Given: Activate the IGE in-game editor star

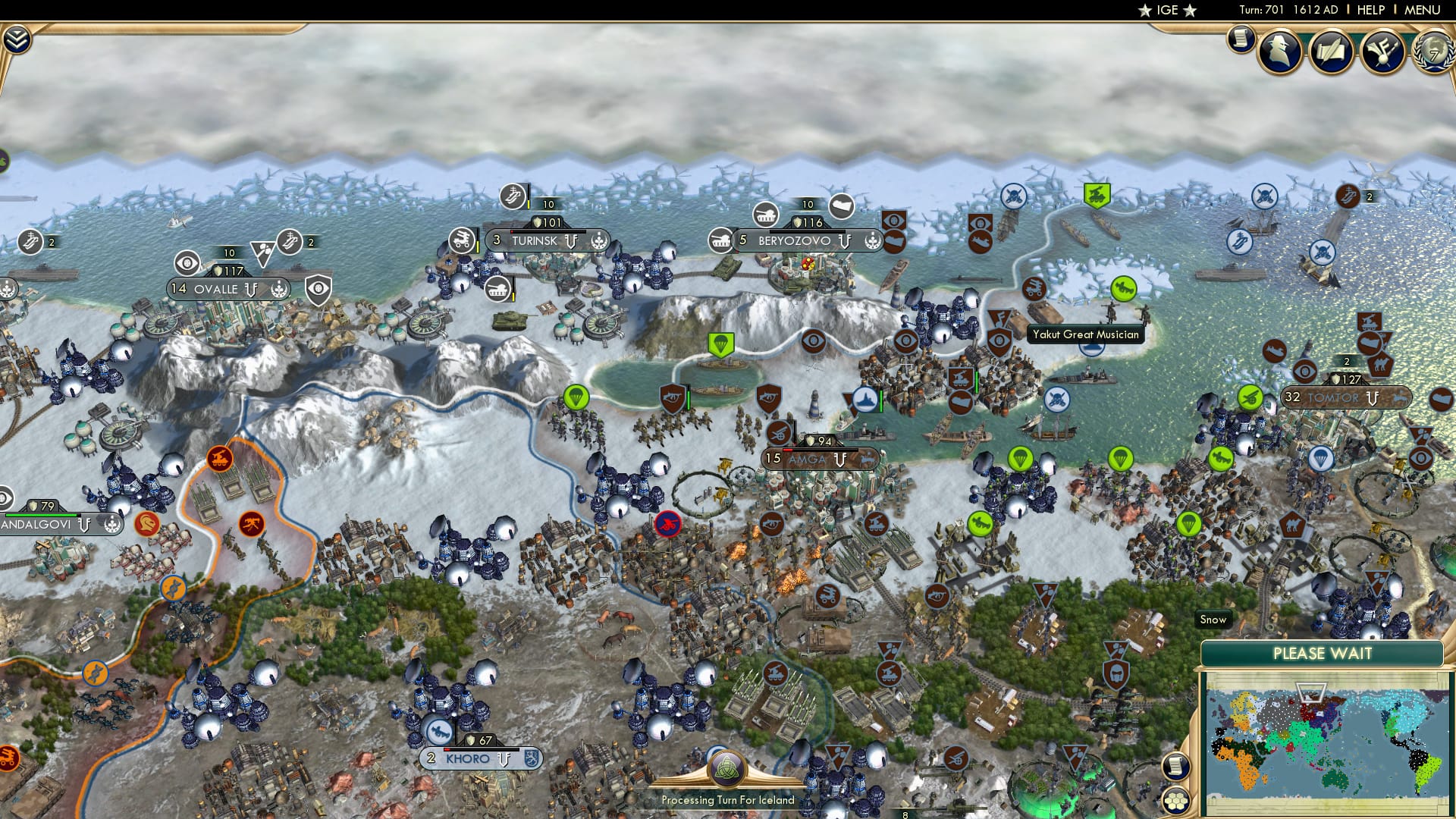Looking at the screenshot, I should (x=1166, y=11).
